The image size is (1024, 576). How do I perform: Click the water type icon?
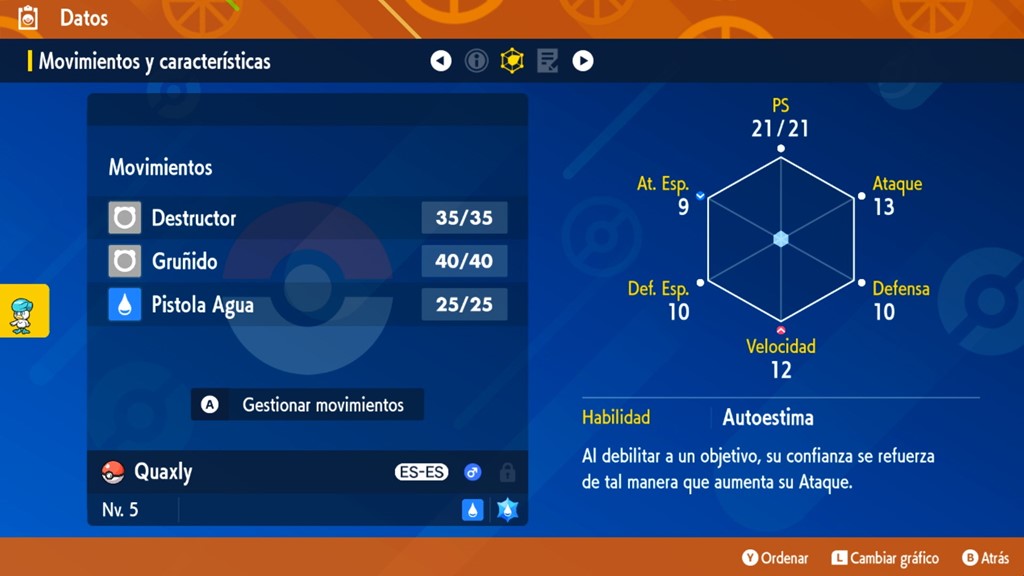(473, 510)
